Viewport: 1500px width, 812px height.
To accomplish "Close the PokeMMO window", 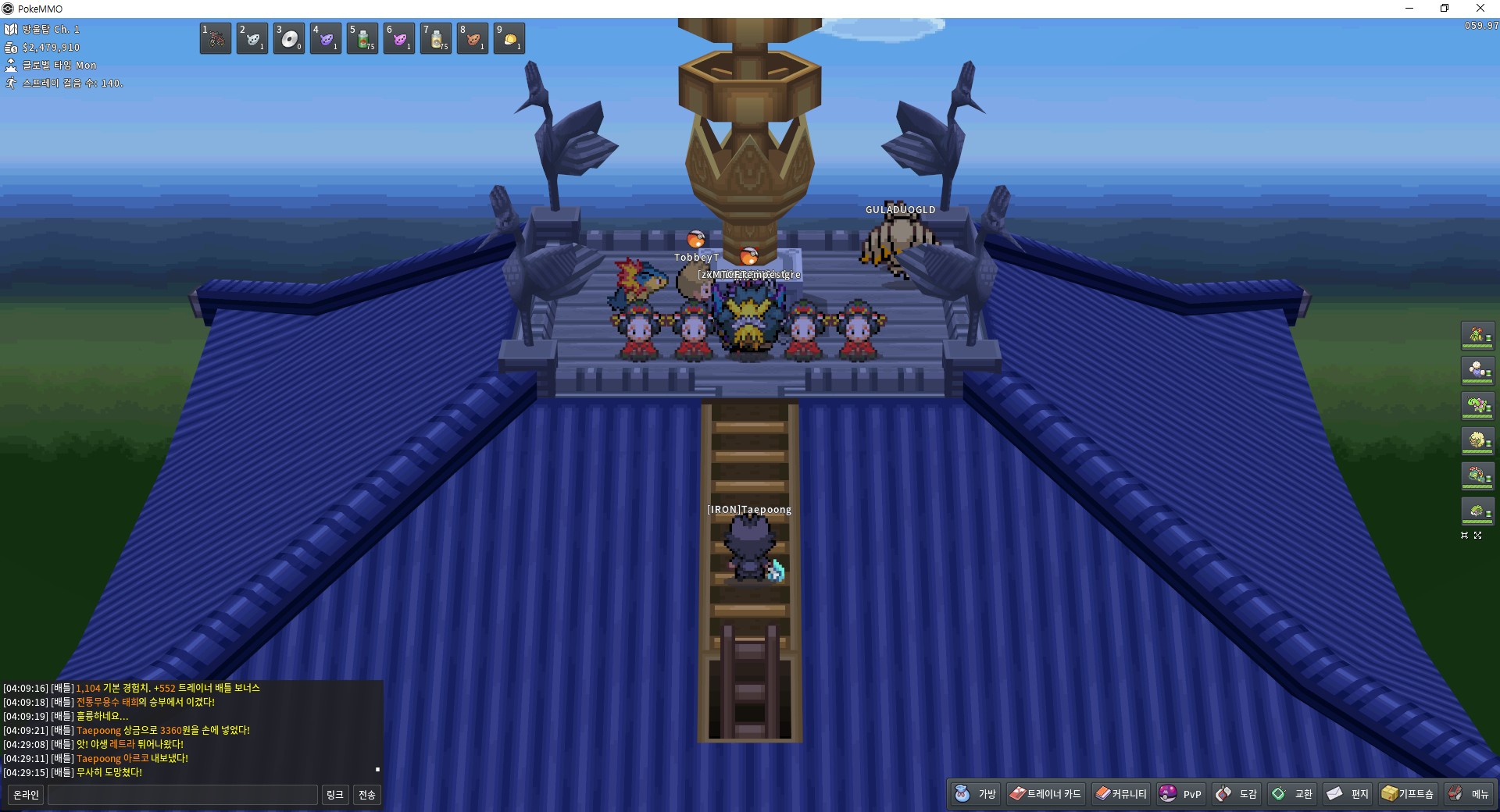I will (x=1480, y=9).
